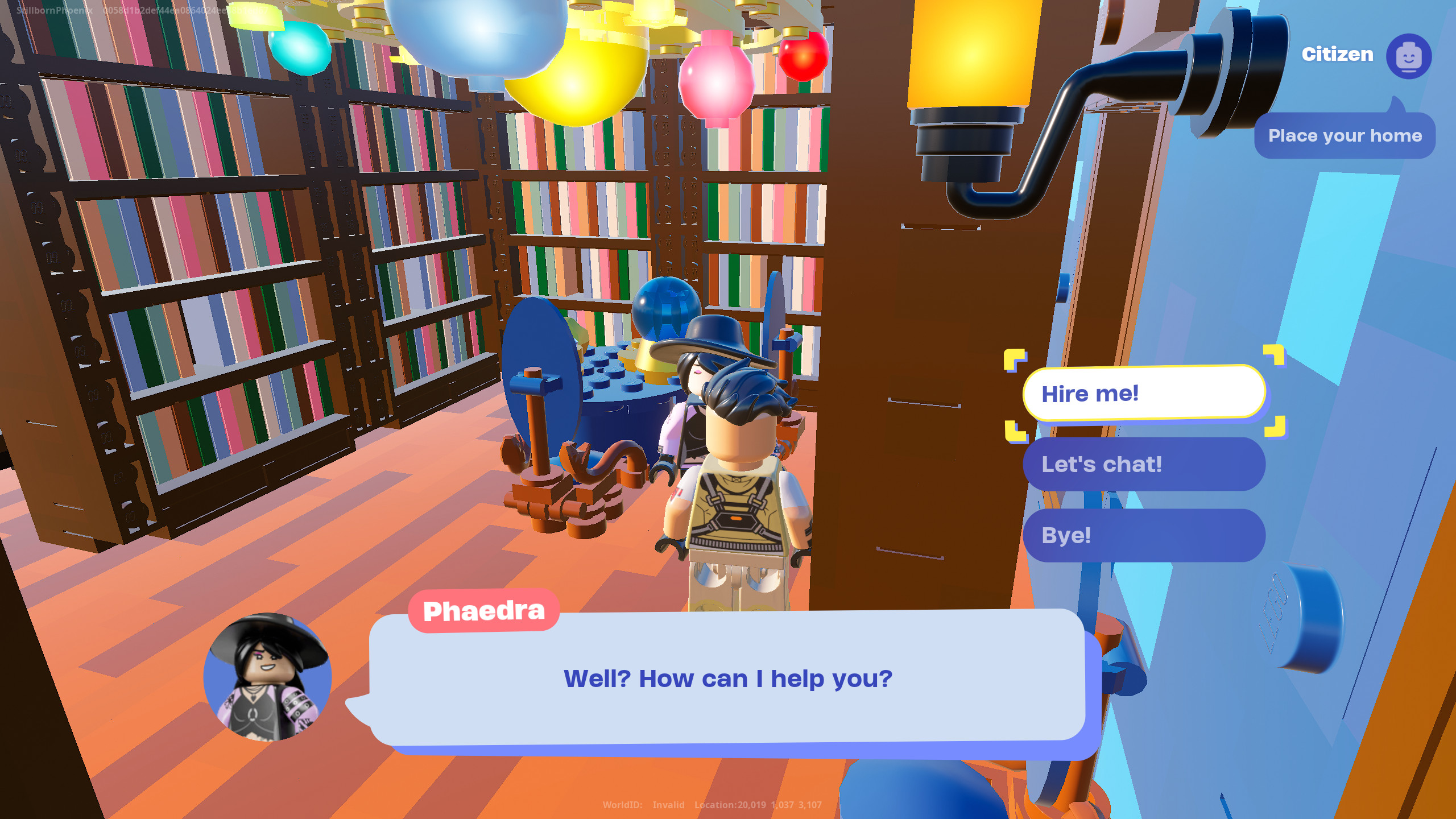This screenshot has height=819, width=1456.
Task: Highlight the Hire me! option frame
Action: pyautogui.click(x=1144, y=394)
